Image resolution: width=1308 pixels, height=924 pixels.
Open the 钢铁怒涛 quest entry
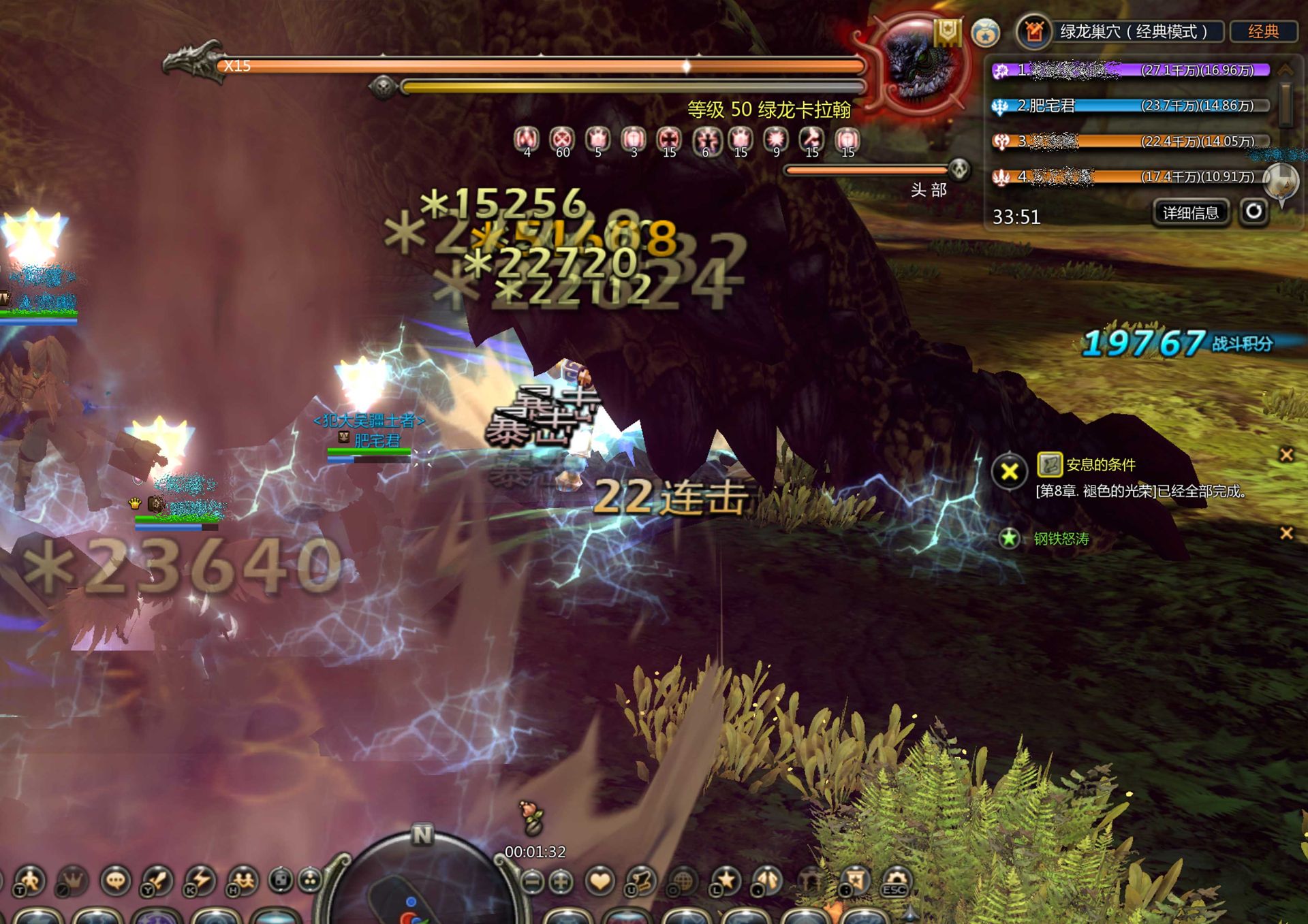pyautogui.click(x=1061, y=539)
